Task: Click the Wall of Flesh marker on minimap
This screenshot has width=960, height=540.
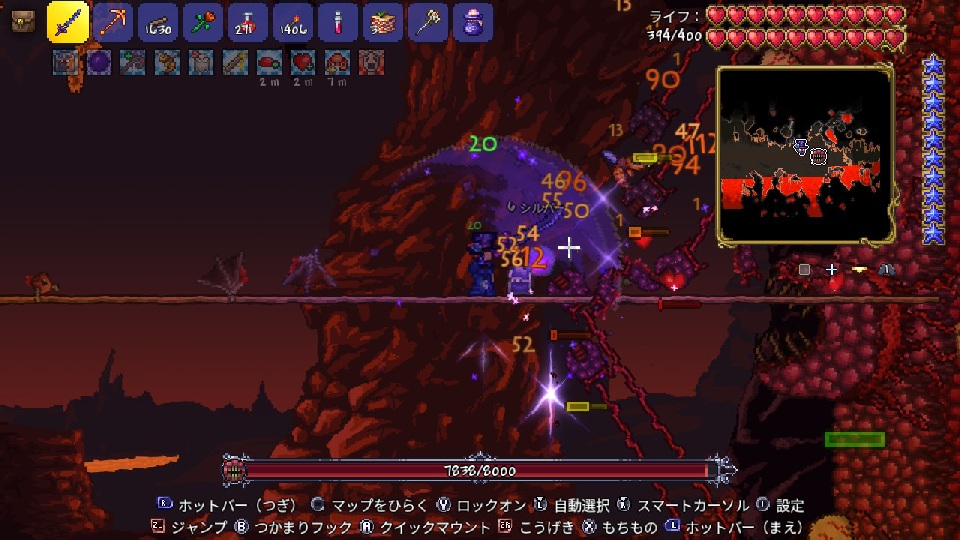Action: tap(818, 155)
